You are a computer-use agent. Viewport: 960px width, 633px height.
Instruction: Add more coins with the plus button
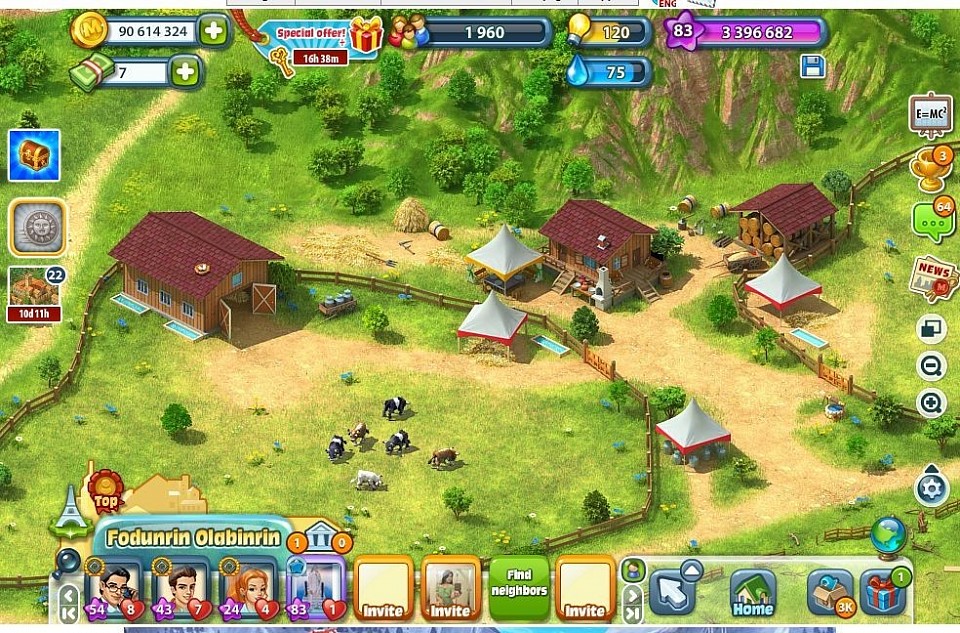(x=213, y=31)
